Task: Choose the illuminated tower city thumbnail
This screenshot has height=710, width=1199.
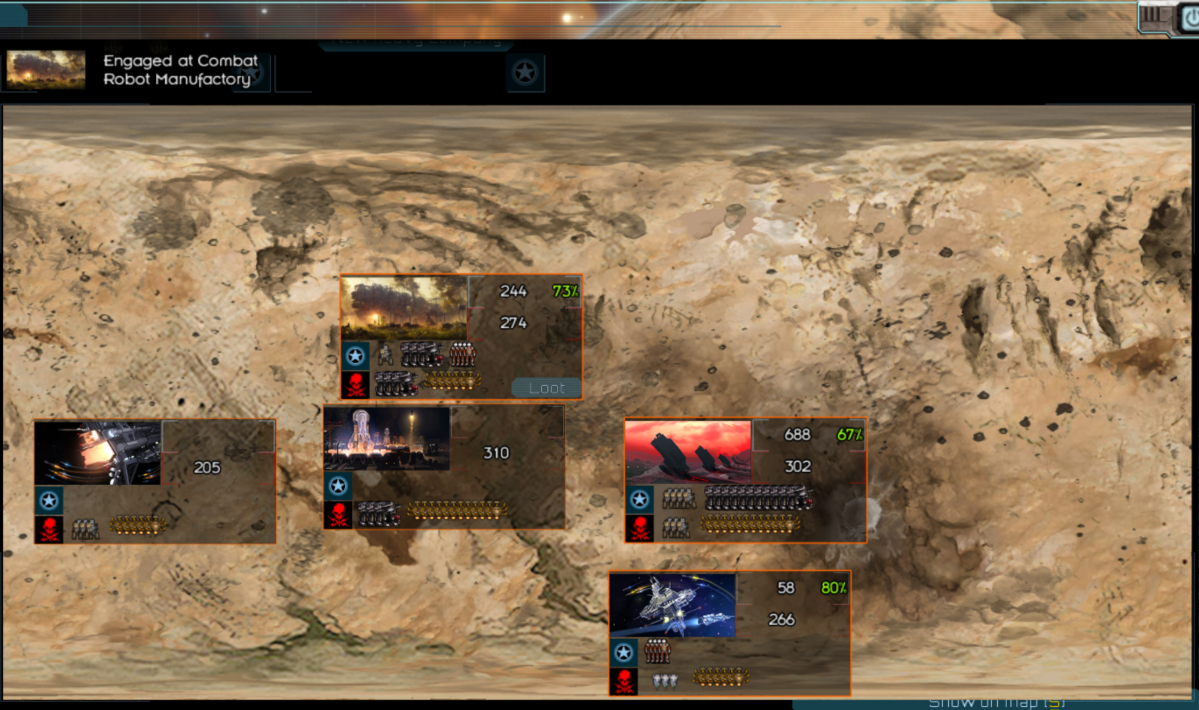Action: click(x=387, y=438)
